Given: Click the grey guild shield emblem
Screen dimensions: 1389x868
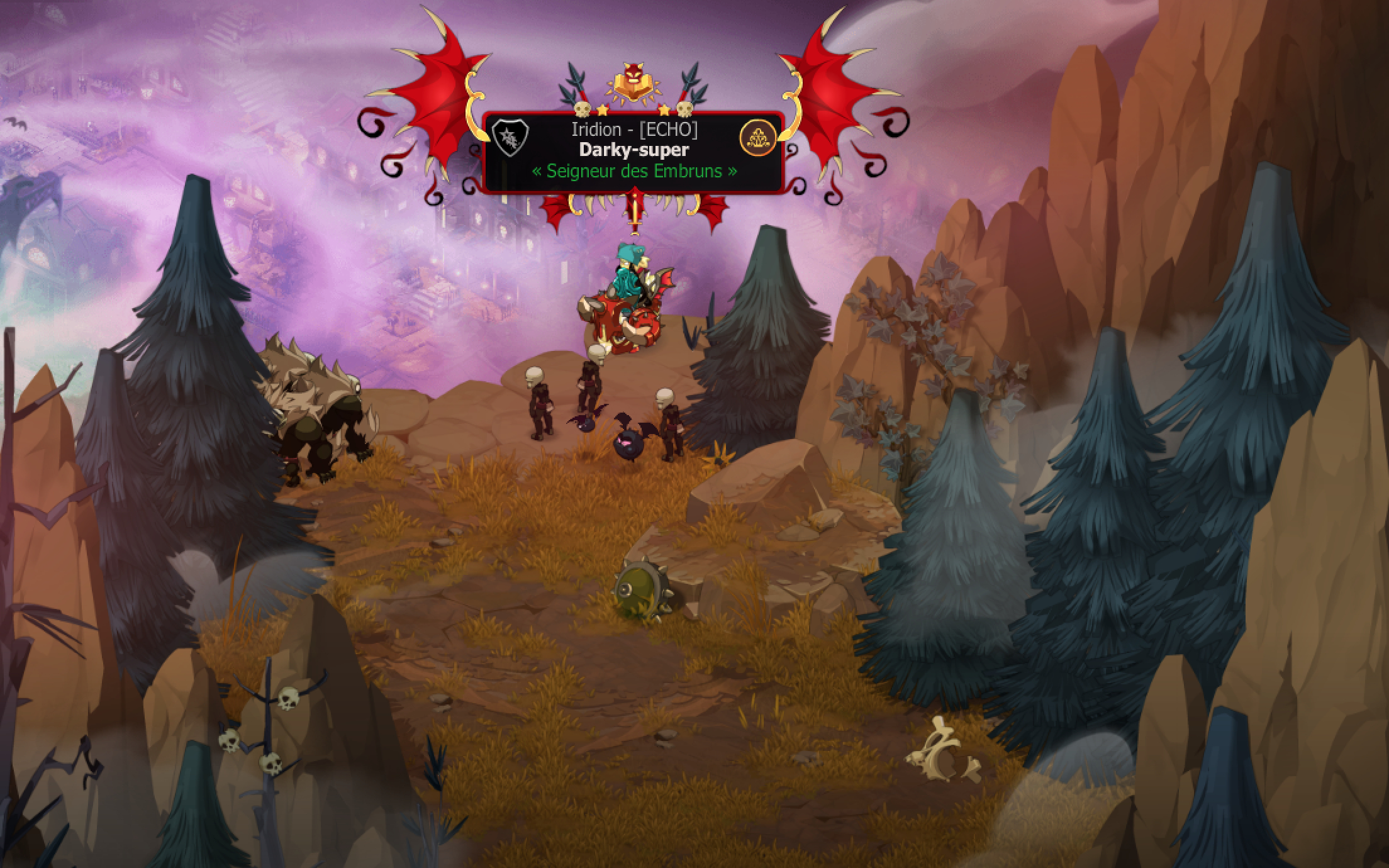Looking at the screenshot, I should [x=510, y=138].
